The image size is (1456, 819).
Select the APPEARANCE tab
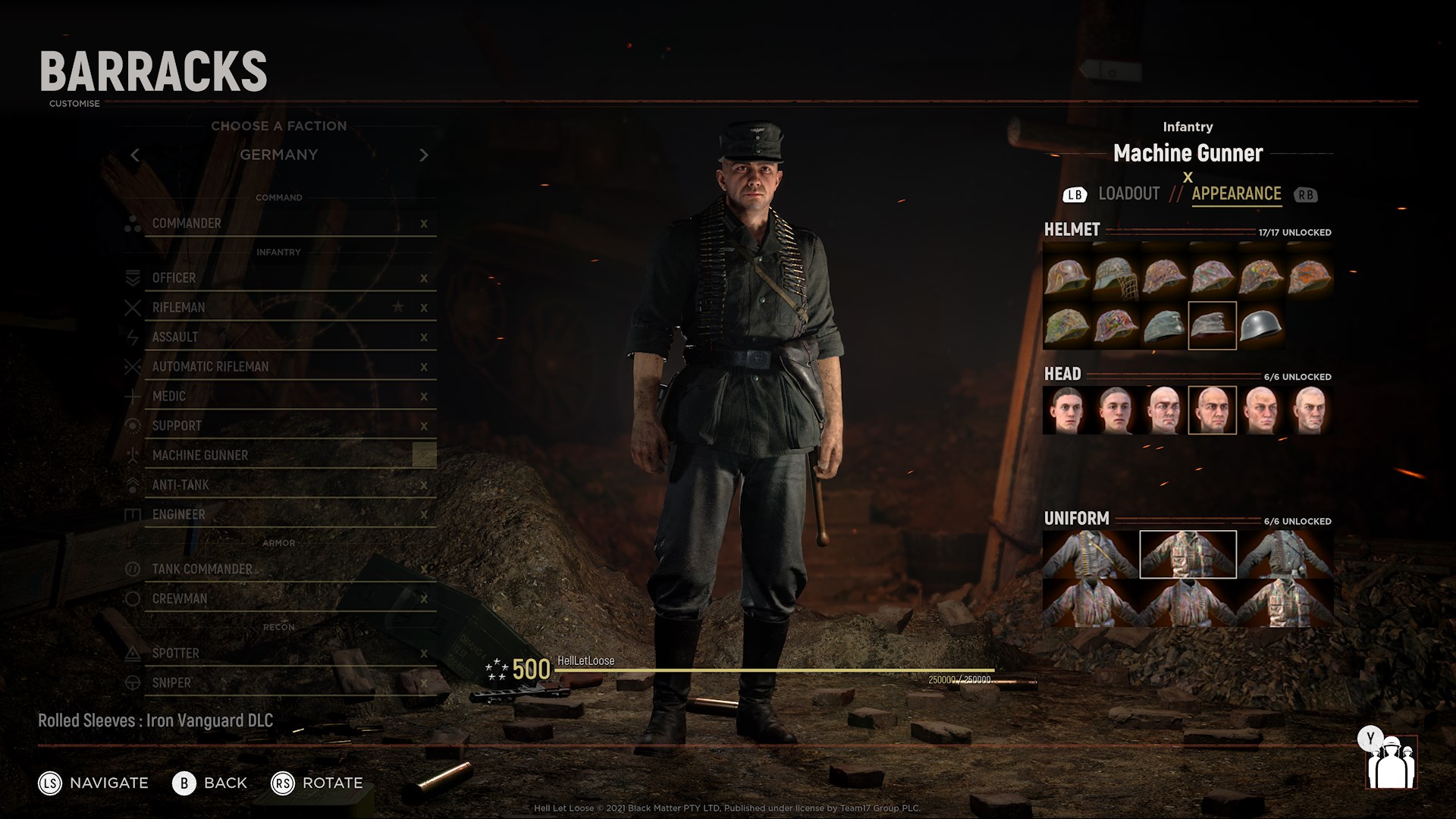coord(1235,194)
